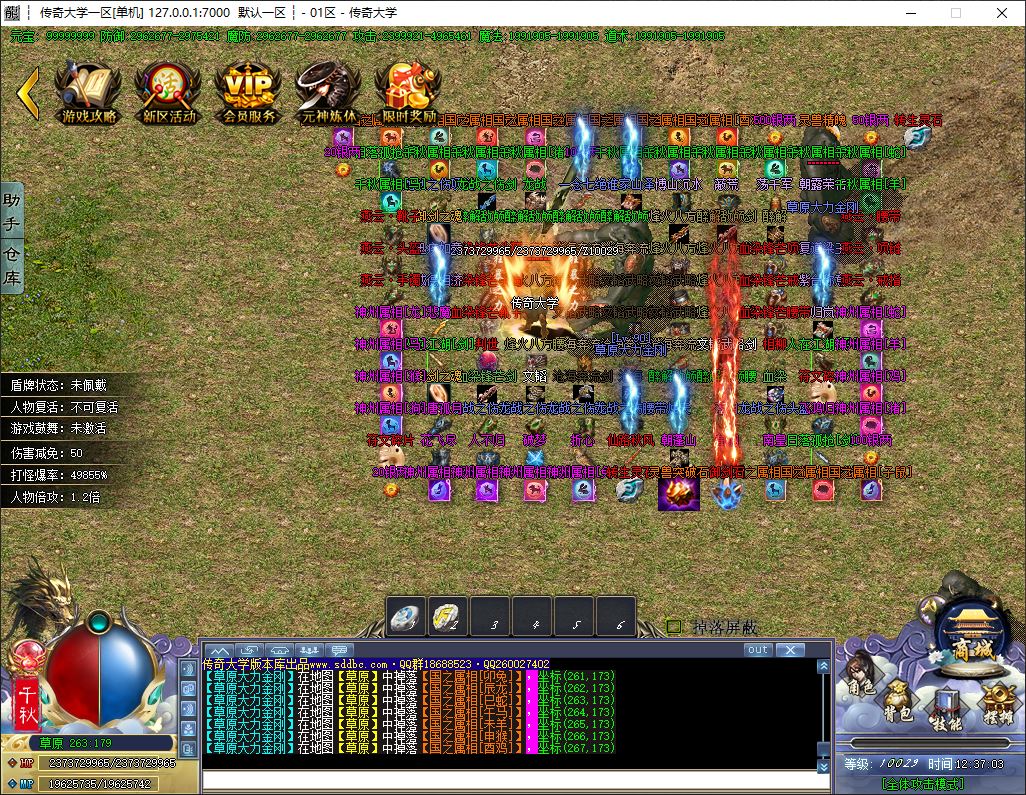Click the chat window's out button

(758, 650)
